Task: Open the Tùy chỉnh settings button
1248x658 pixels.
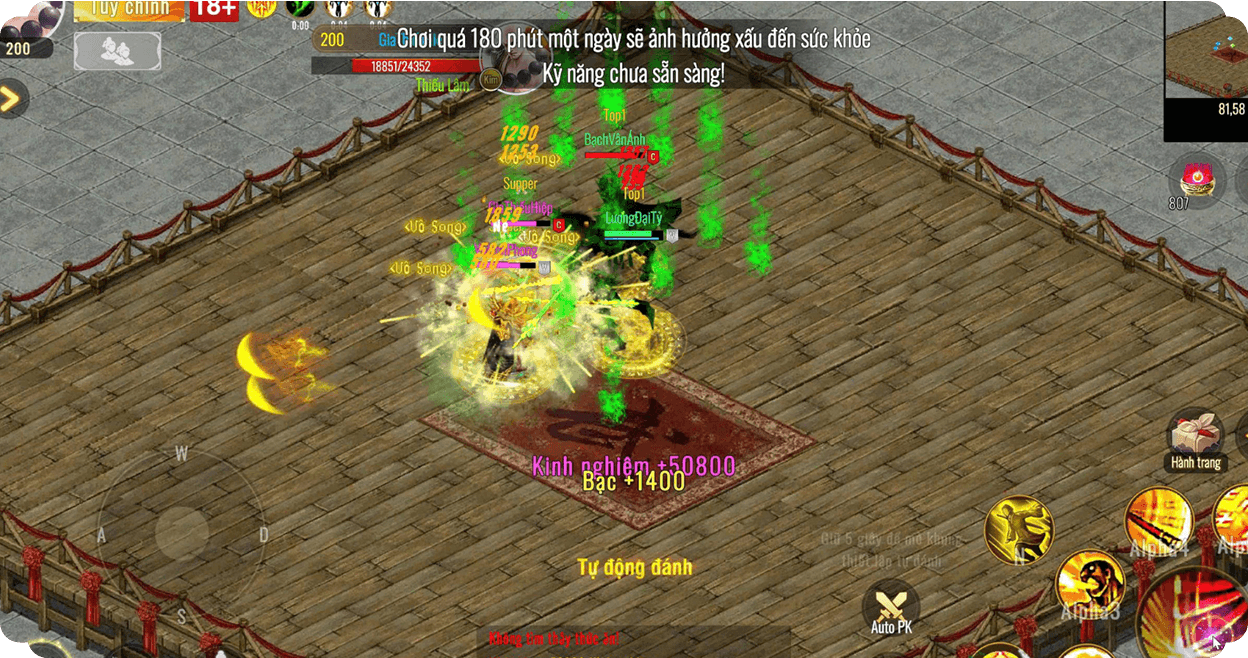Action: [129, 10]
